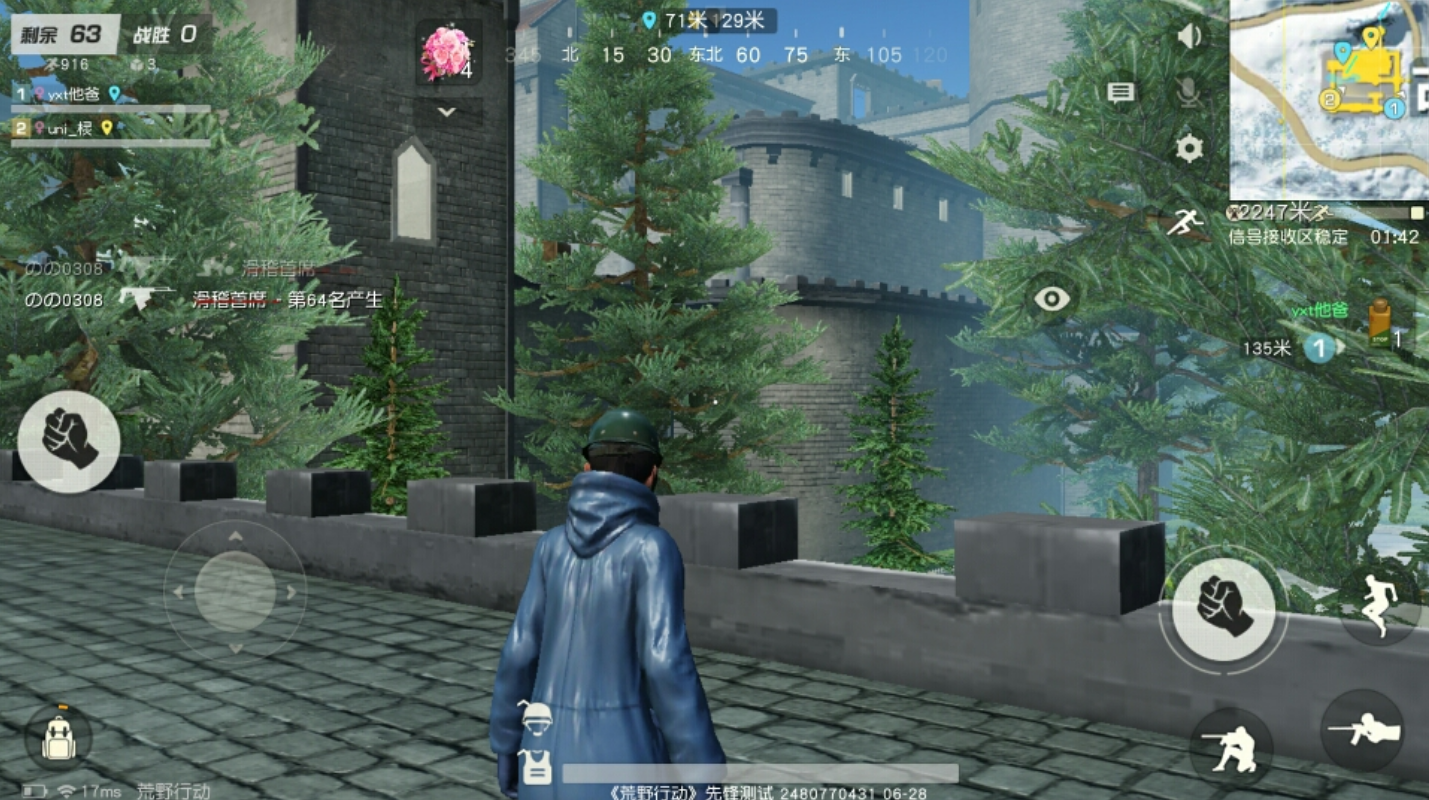
Task: Punch with the fist button beside jump
Action: tap(1223, 604)
